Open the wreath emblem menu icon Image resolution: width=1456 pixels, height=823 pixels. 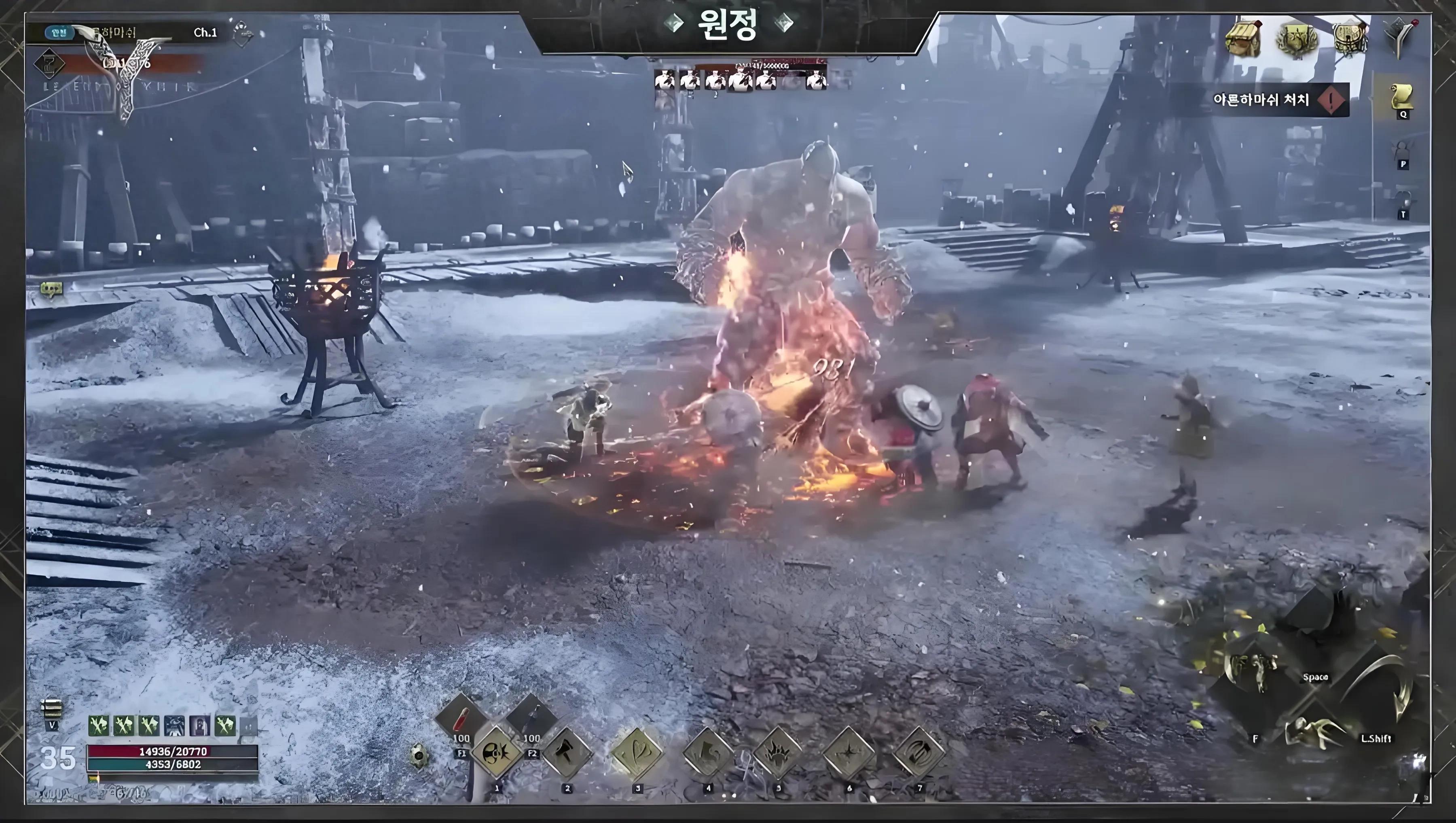click(1298, 40)
